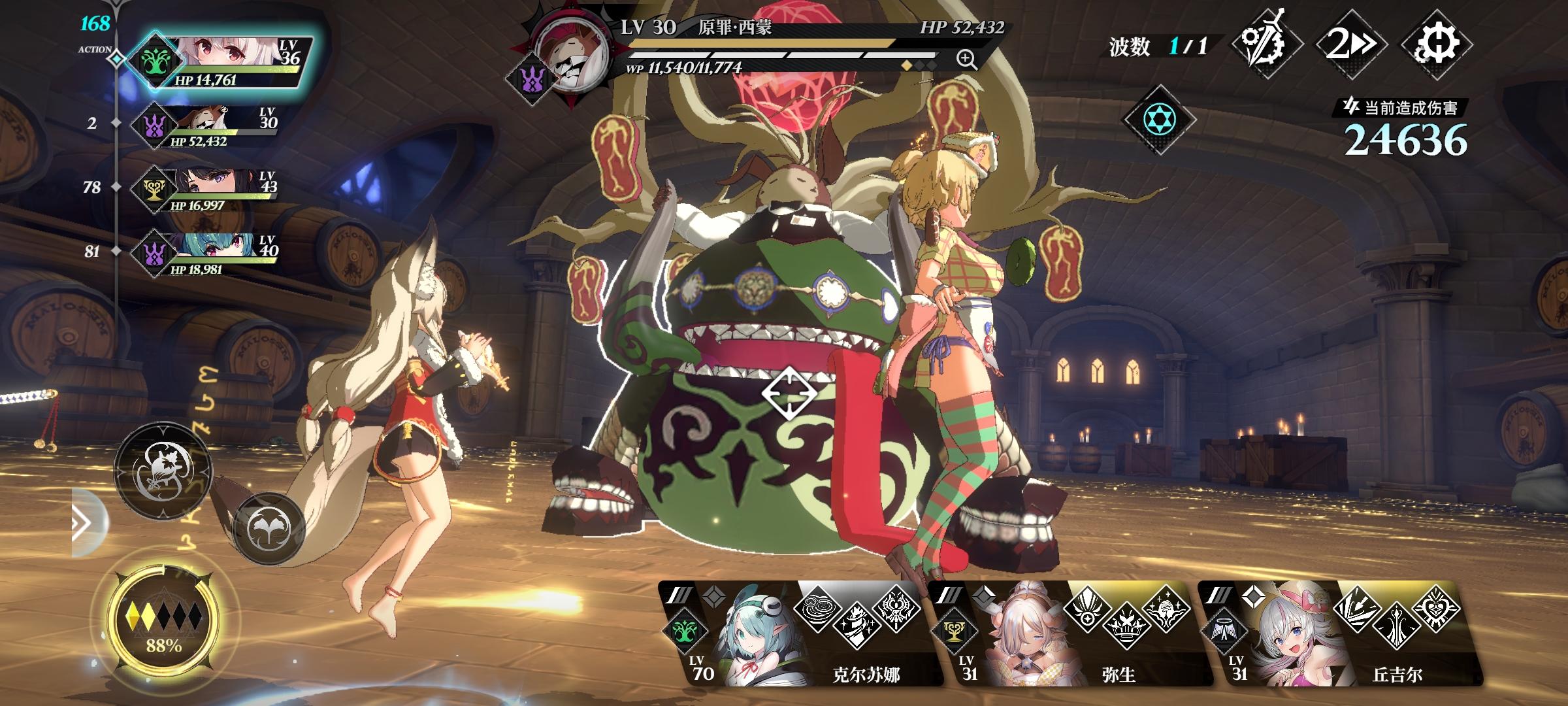Click the boss target reticle marker
Screen dimensions: 1568x706
[x=789, y=394]
